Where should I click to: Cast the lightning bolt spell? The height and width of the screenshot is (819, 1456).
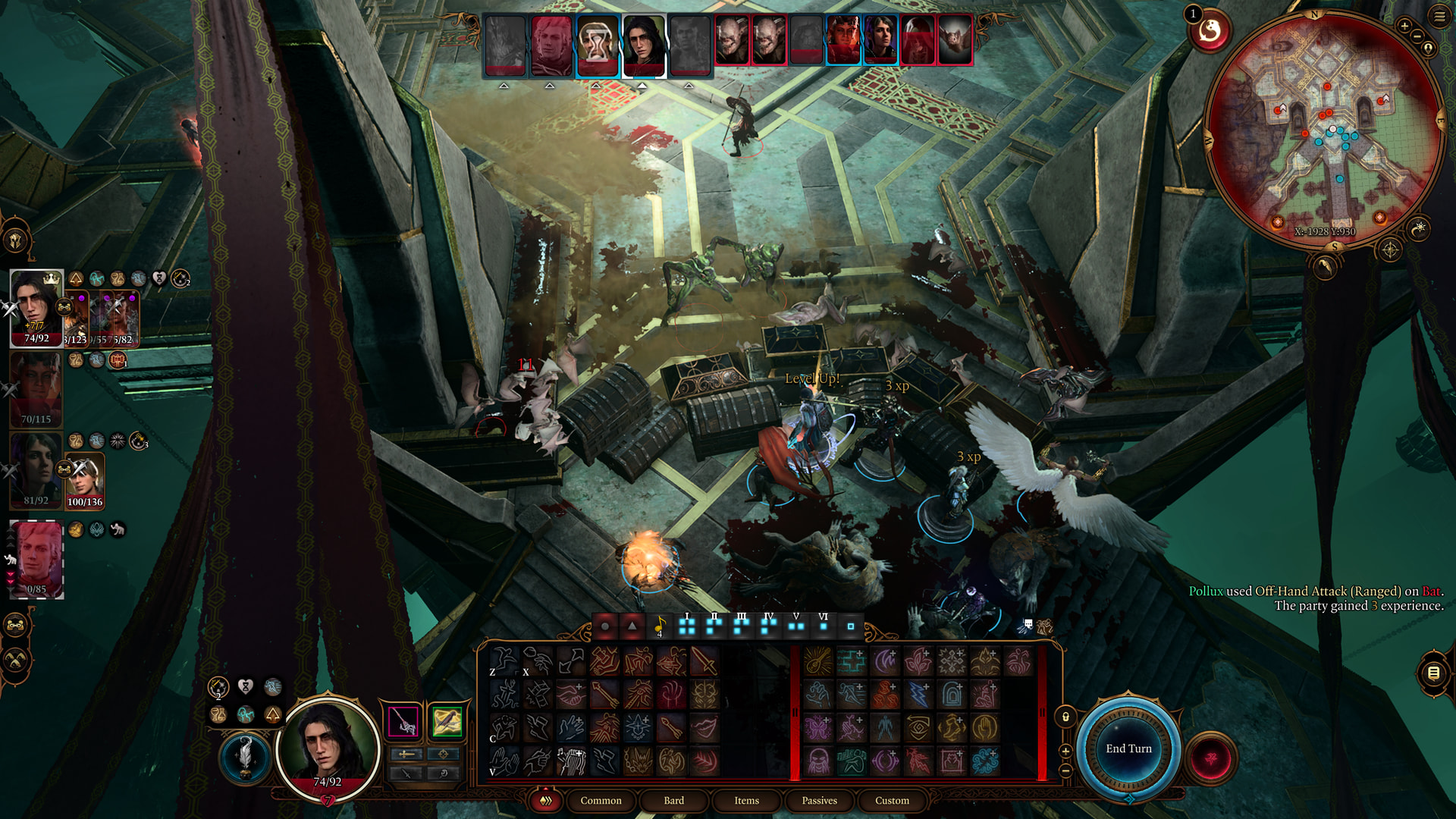click(918, 695)
